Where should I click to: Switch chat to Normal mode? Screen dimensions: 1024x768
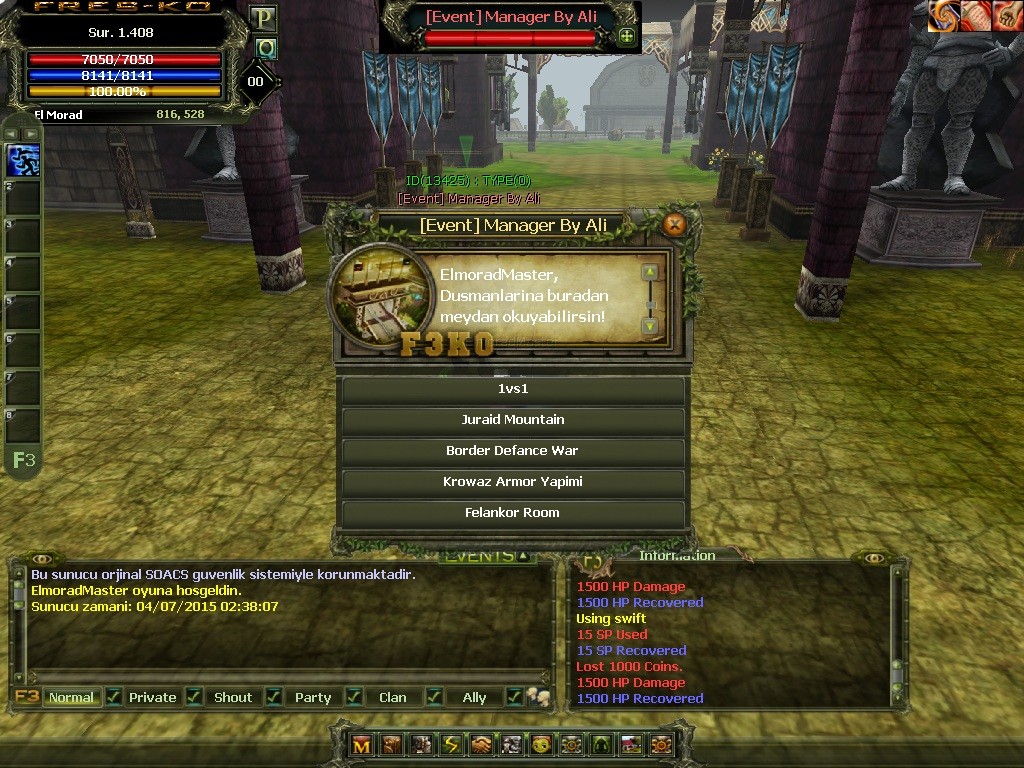pyautogui.click(x=71, y=697)
